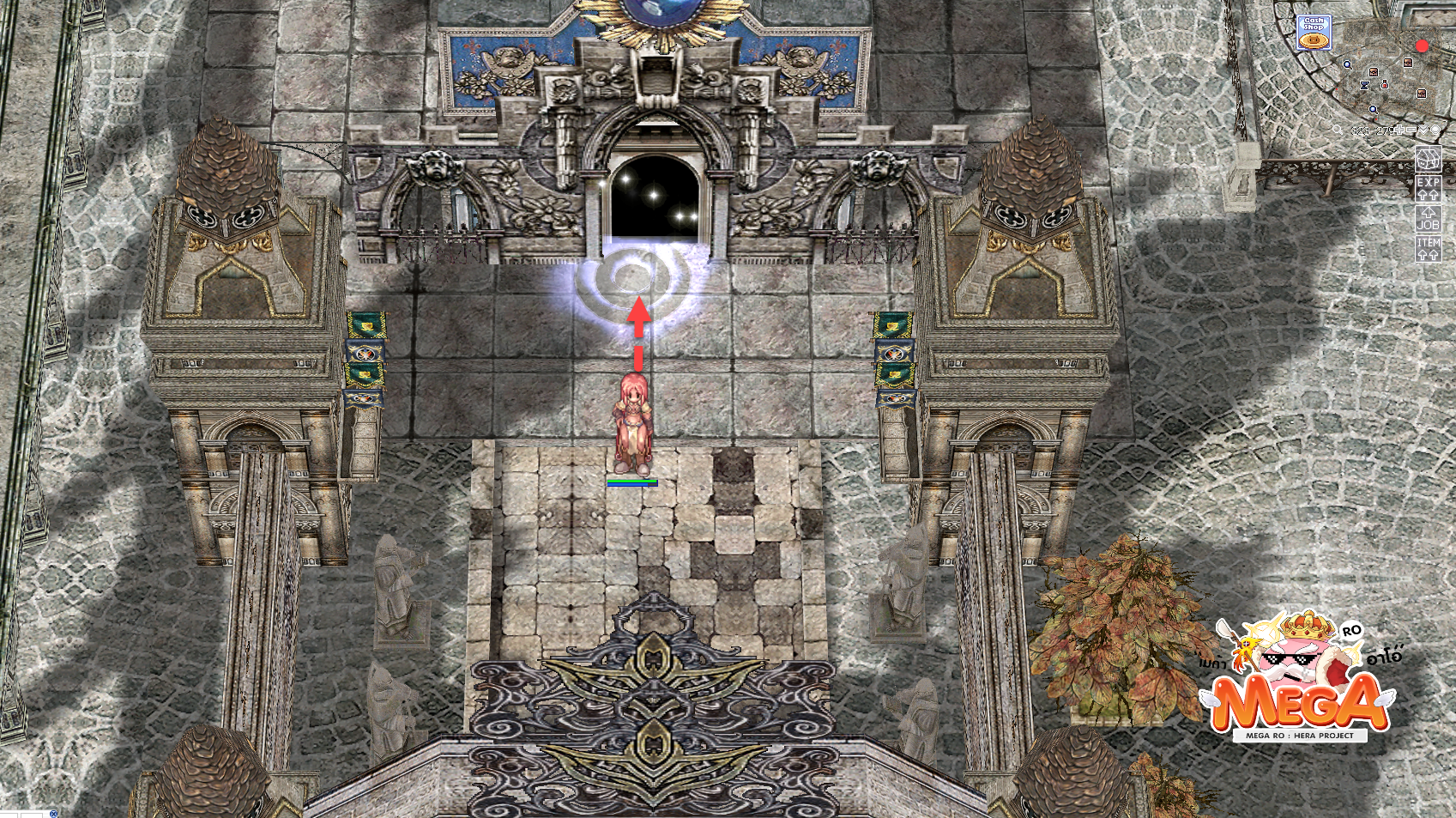Collapse minimap using the double-arrow button
This screenshot has width=1456, height=818.
[x=1423, y=130]
